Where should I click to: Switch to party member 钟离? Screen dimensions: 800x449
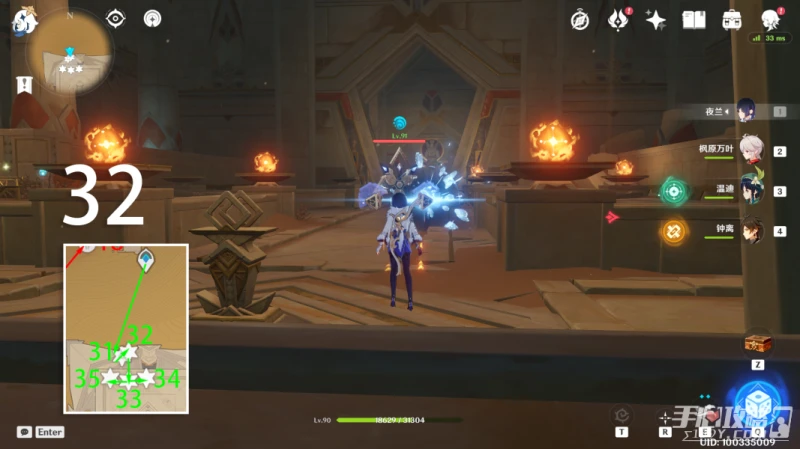point(750,231)
